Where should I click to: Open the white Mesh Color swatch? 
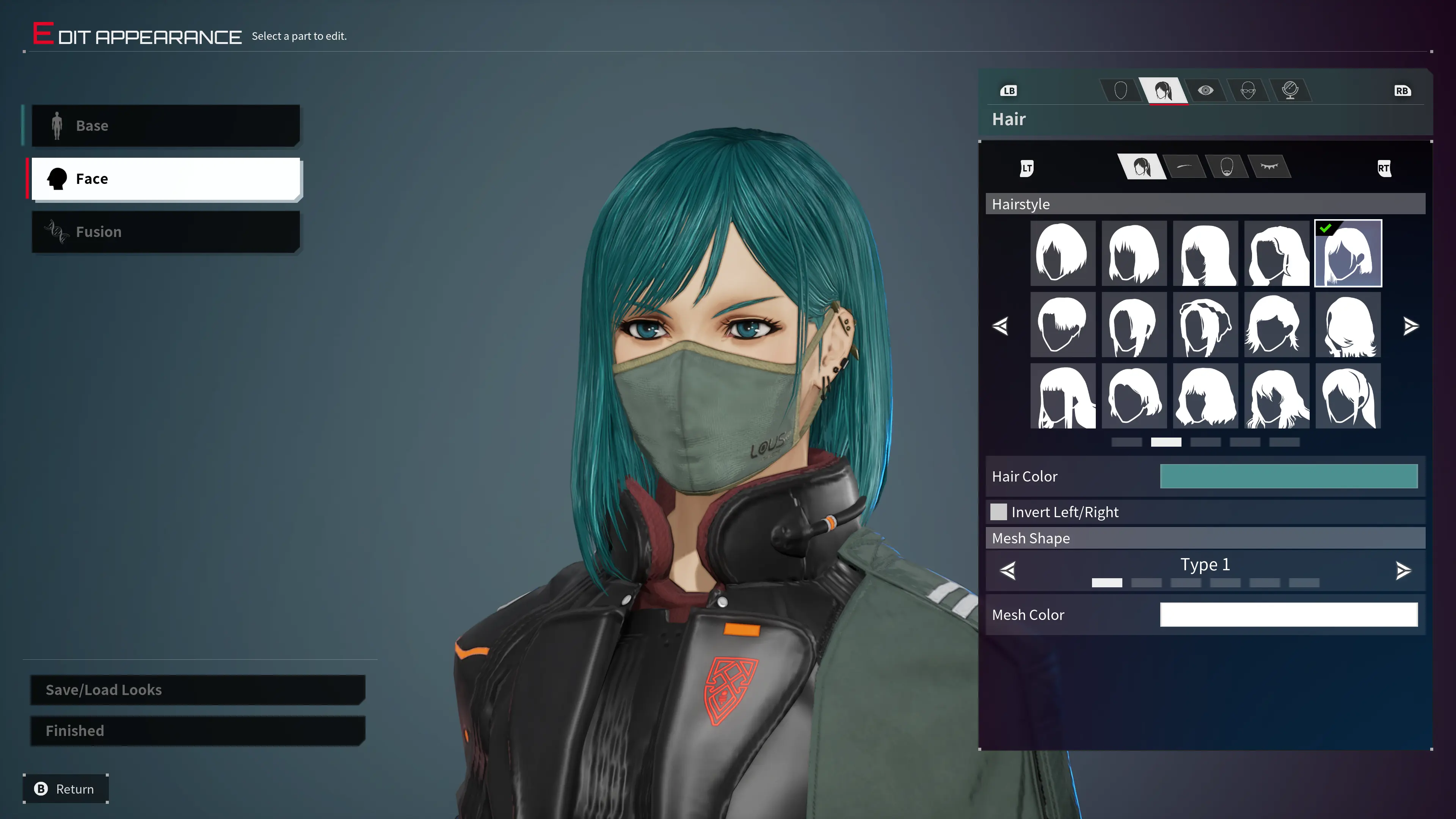coord(1289,614)
